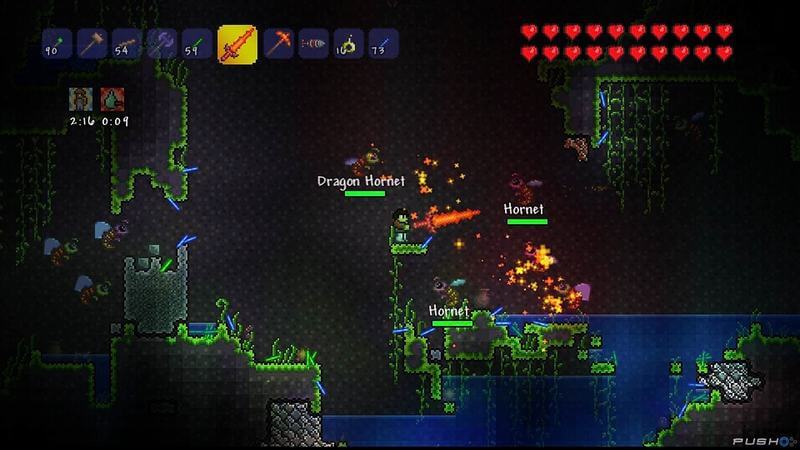
Task: Choose the yellow potion slot with 10
Action: tap(348, 44)
